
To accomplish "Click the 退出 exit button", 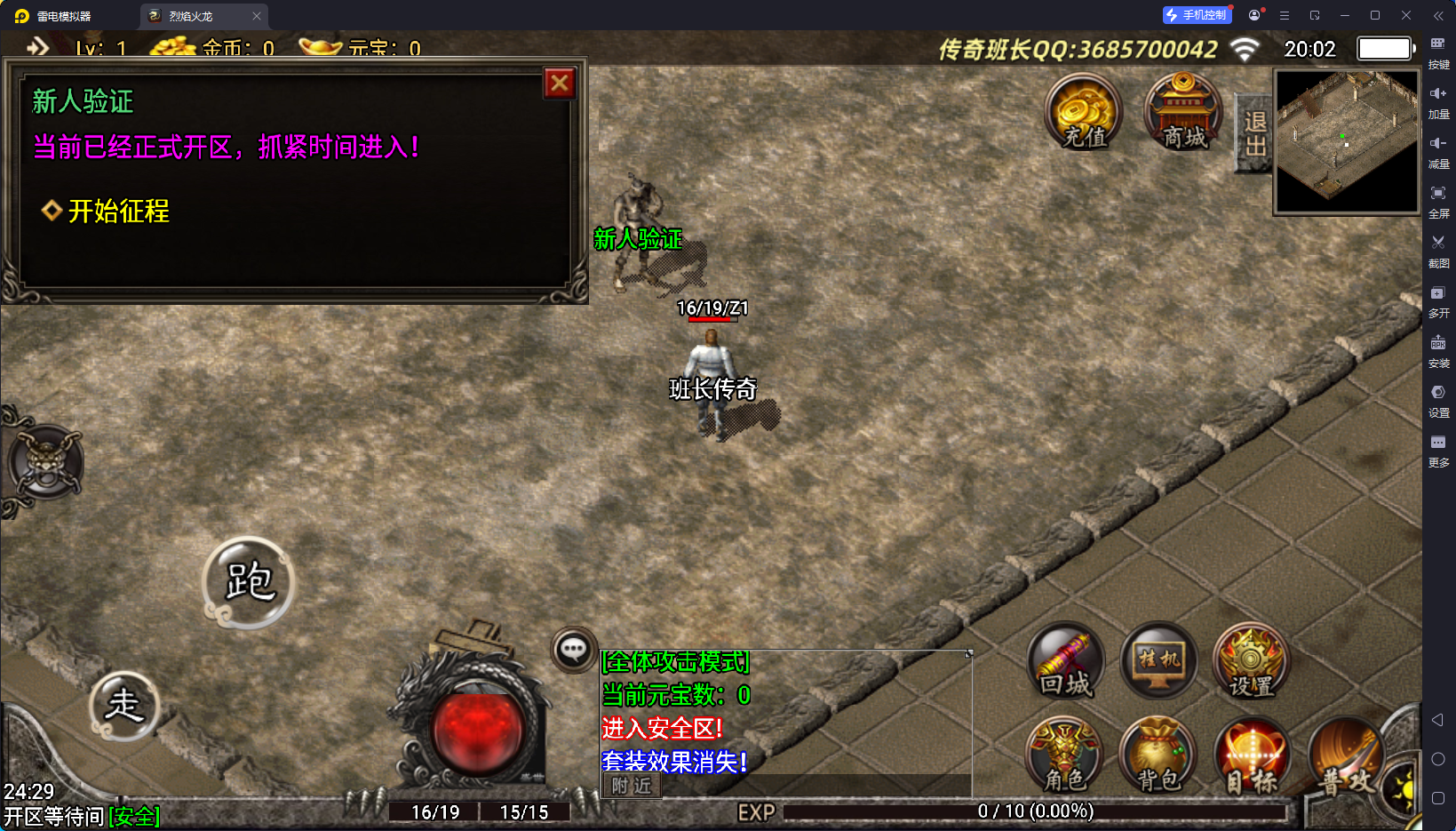I will 1254,133.
